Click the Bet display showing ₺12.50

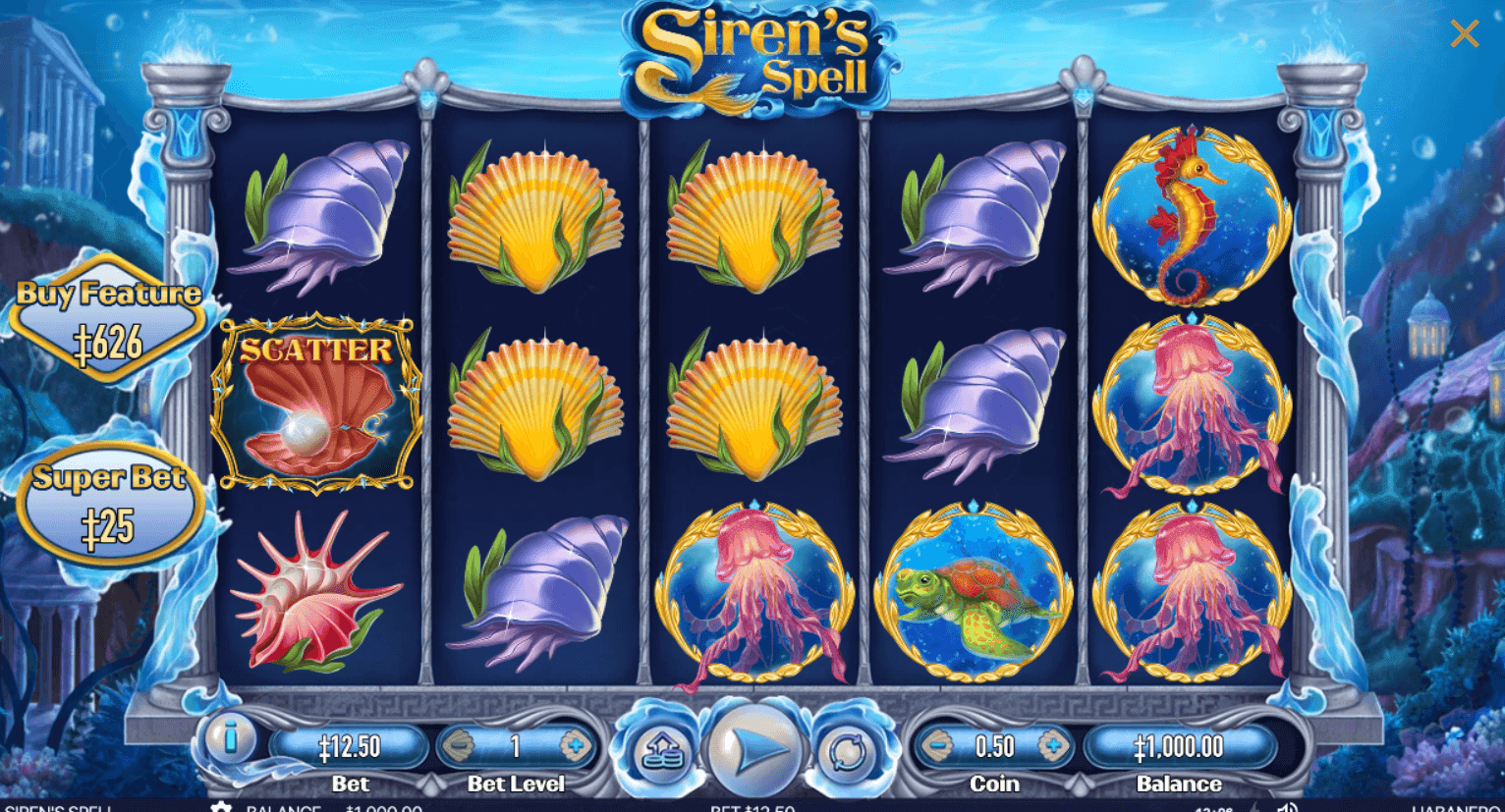pos(349,746)
